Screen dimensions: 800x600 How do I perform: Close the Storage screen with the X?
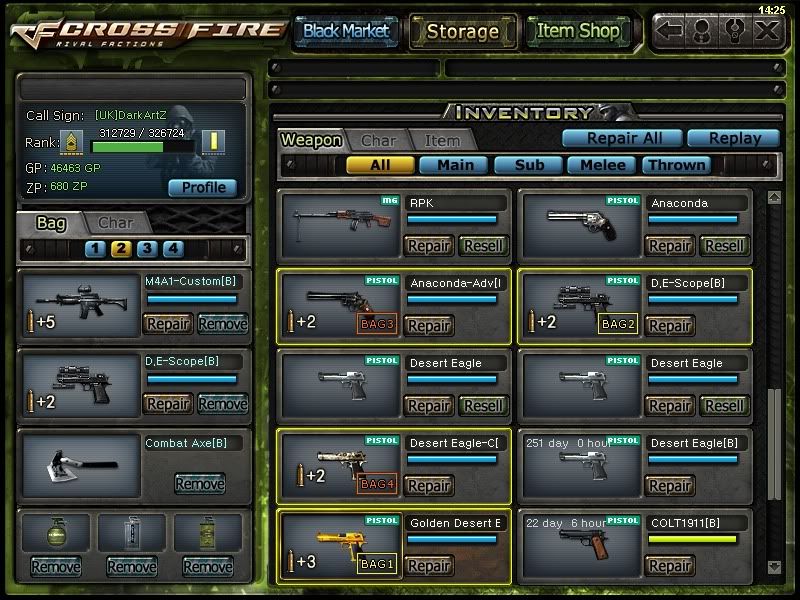click(x=766, y=31)
